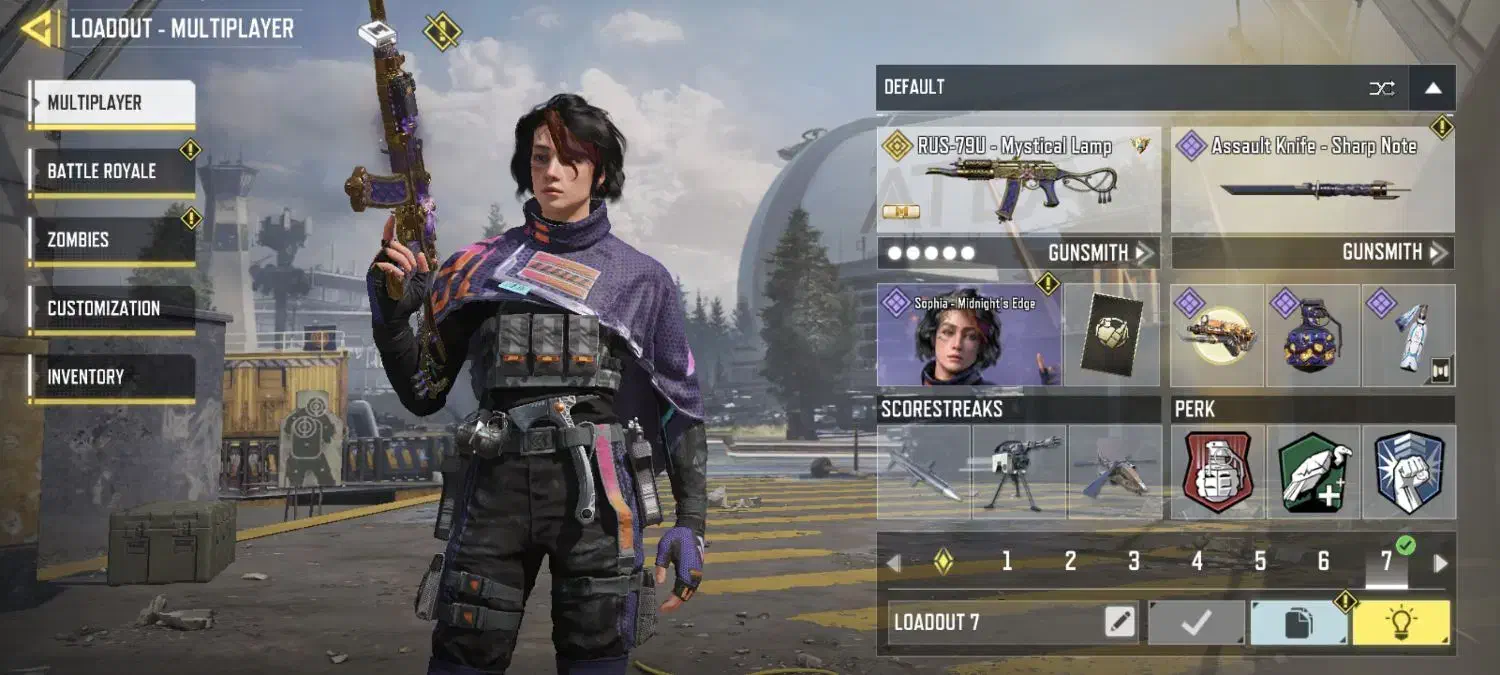Click the shuffle loadout icon
Image resolution: width=1500 pixels, height=675 pixels.
tap(1382, 88)
